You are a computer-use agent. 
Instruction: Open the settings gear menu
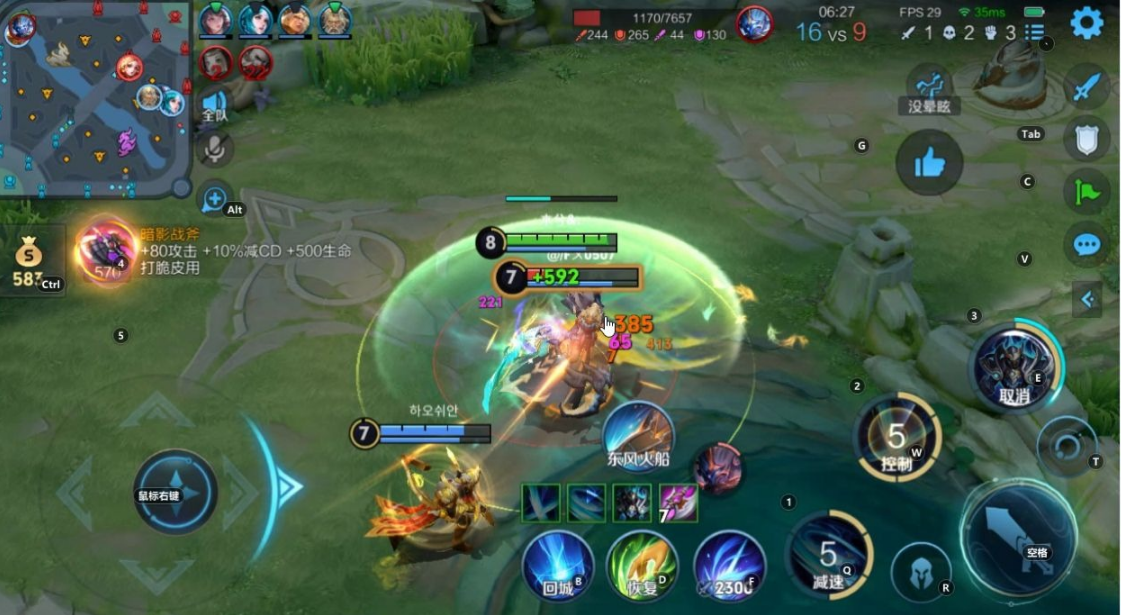pos(1086,23)
